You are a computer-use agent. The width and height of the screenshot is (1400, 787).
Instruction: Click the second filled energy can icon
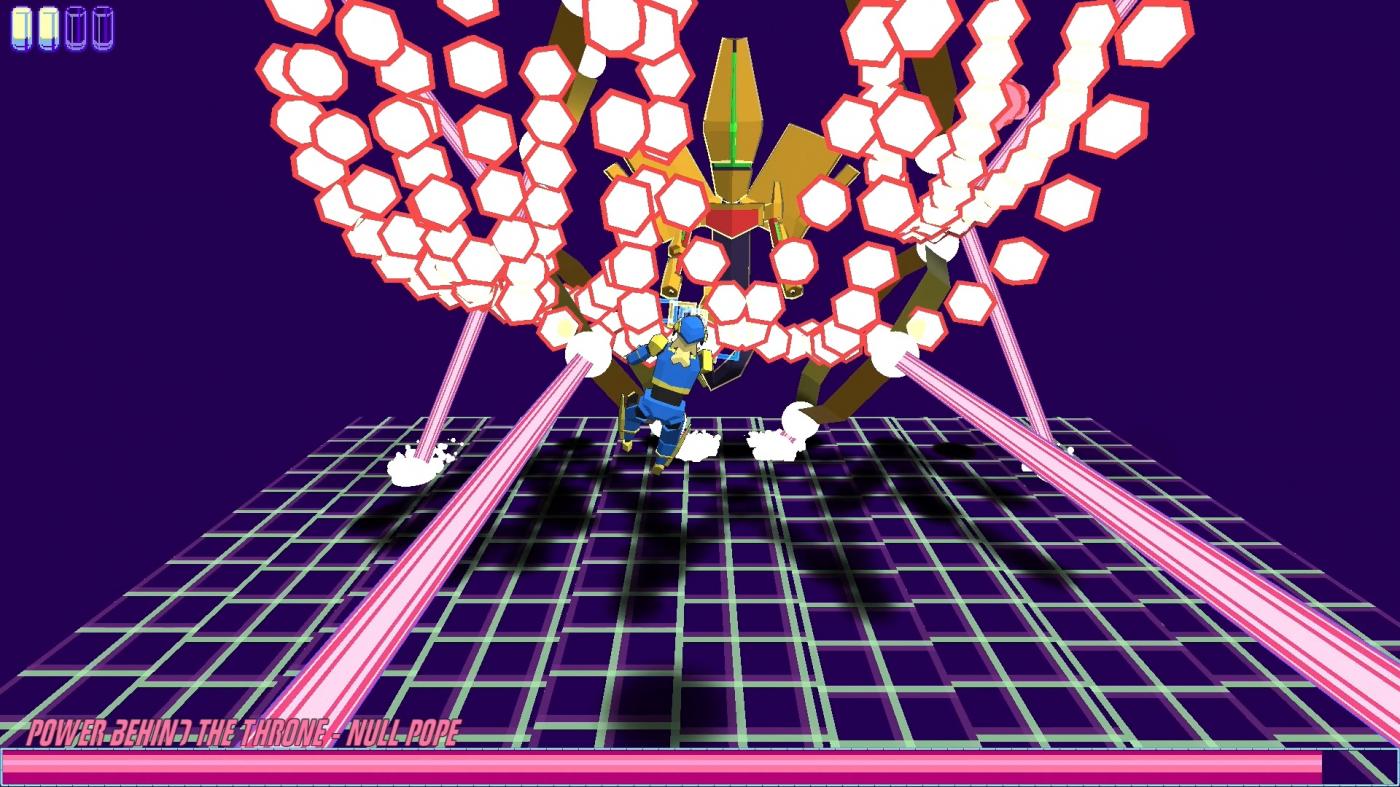click(48, 26)
